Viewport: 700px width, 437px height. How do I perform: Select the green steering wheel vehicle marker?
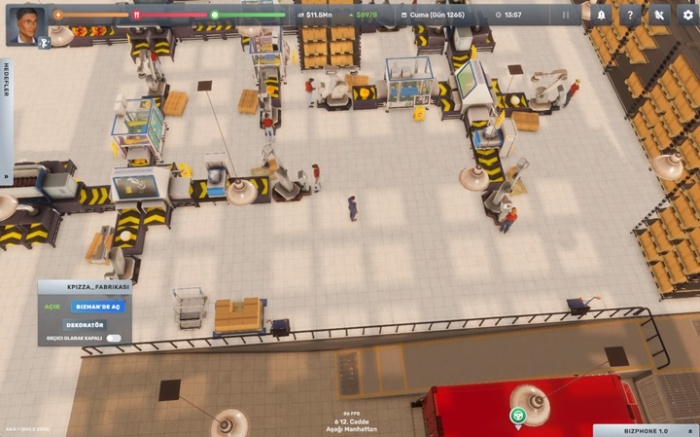pyautogui.click(x=517, y=415)
